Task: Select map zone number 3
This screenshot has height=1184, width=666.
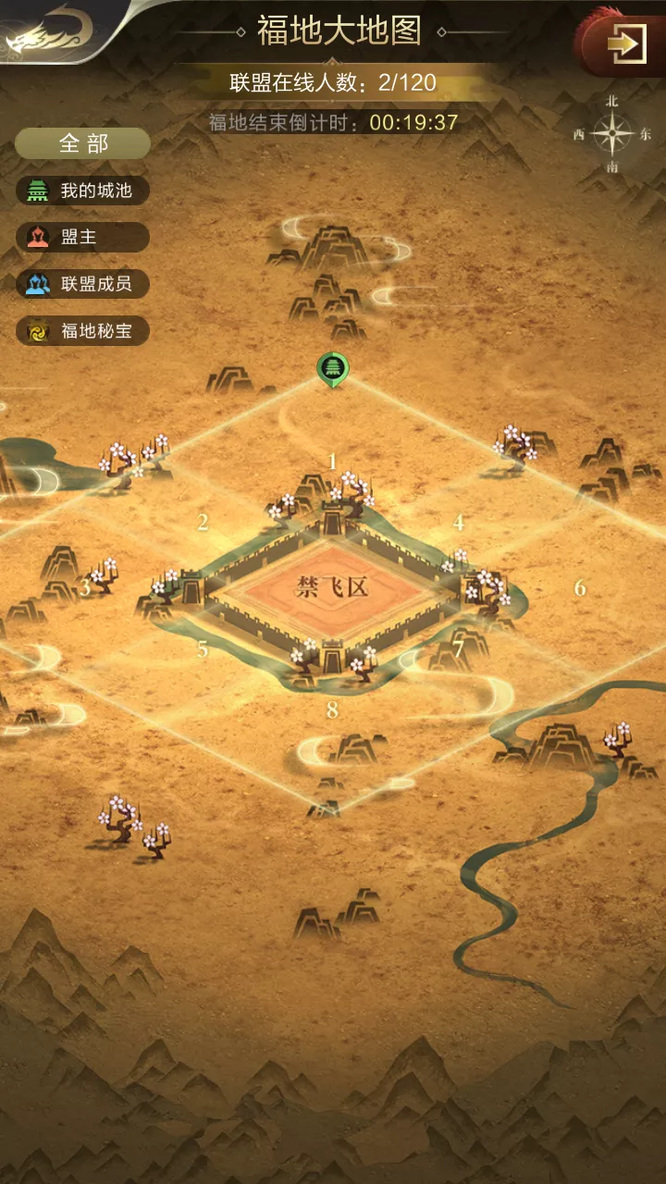Action: [86, 587]
